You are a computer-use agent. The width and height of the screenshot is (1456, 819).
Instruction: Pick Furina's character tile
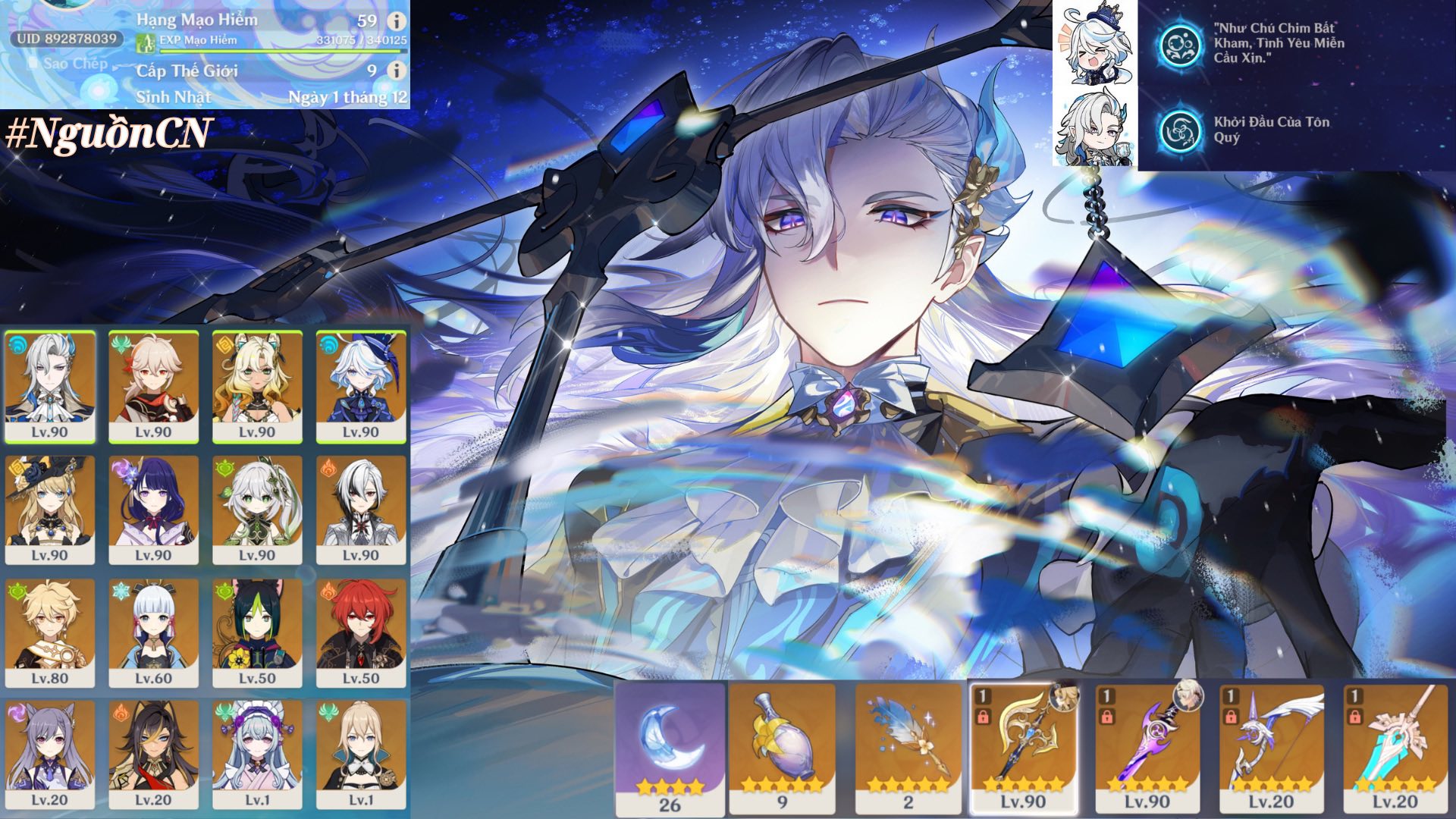click(361, 385)
